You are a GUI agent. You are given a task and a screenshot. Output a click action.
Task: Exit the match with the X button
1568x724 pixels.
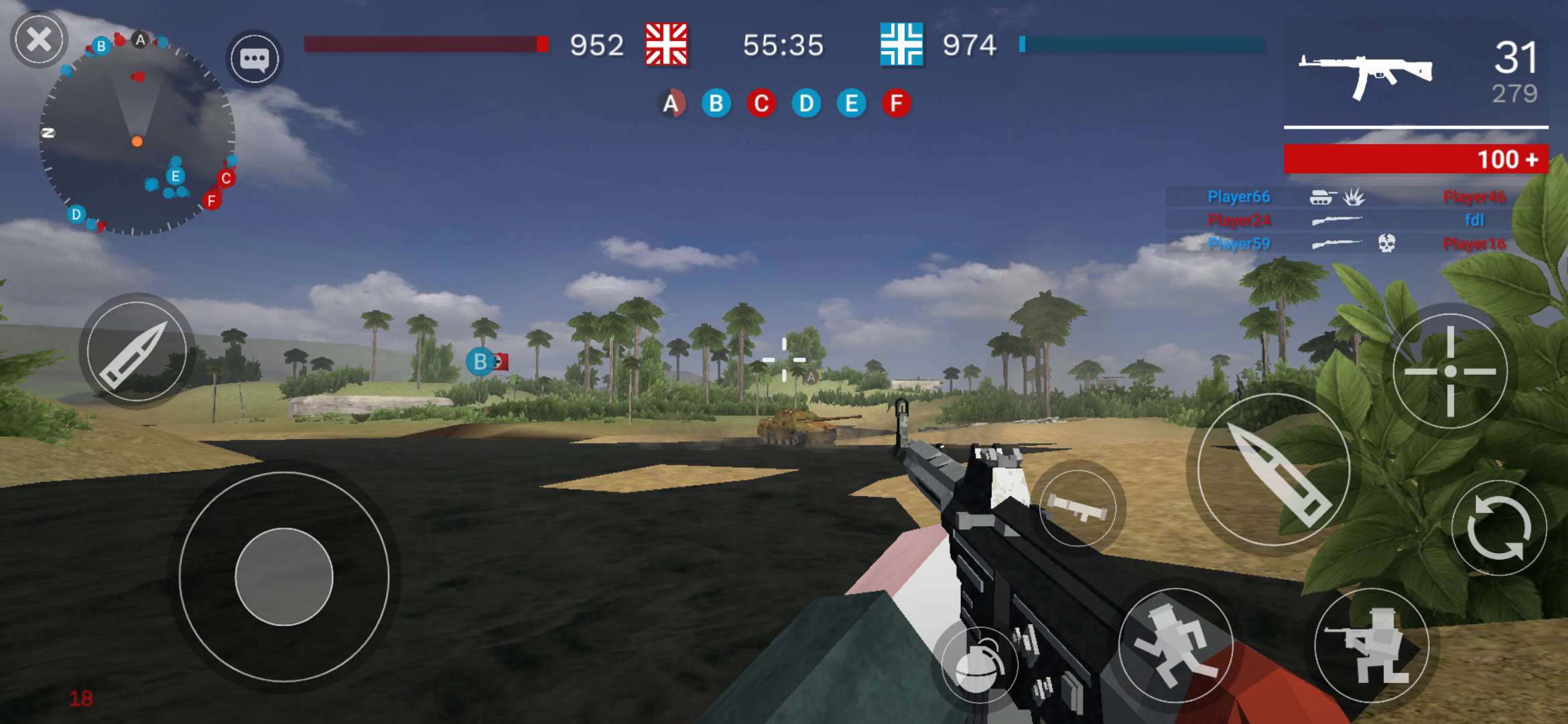click(x=40, y=38)
